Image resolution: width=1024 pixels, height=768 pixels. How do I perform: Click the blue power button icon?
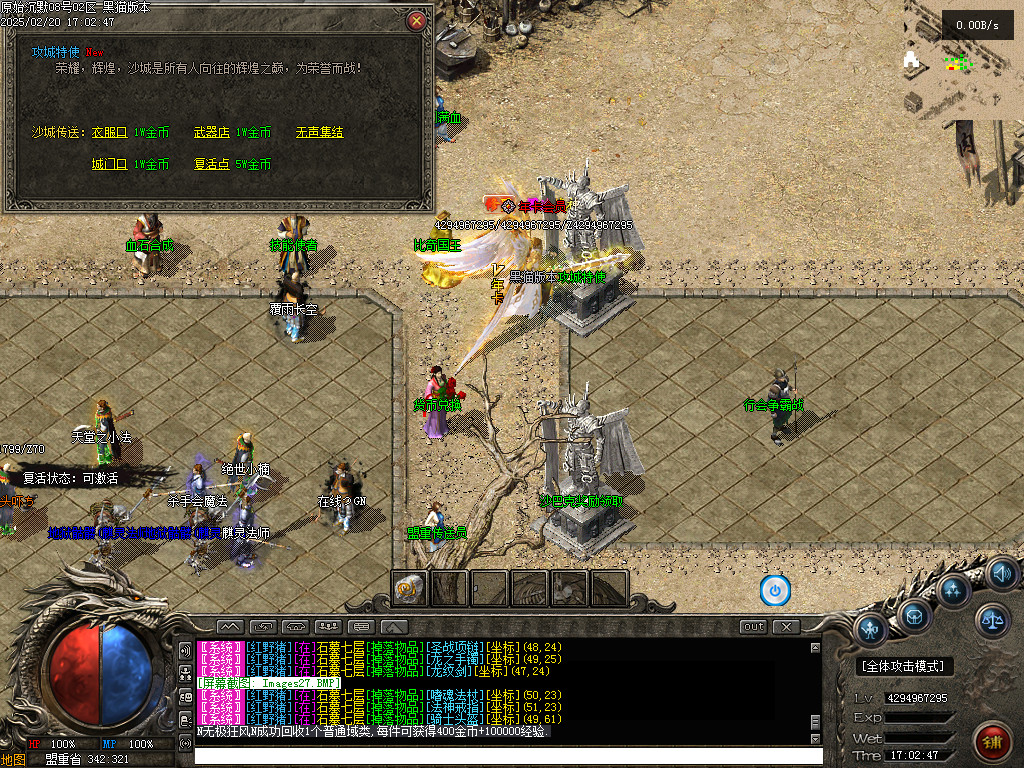point(775,590)
